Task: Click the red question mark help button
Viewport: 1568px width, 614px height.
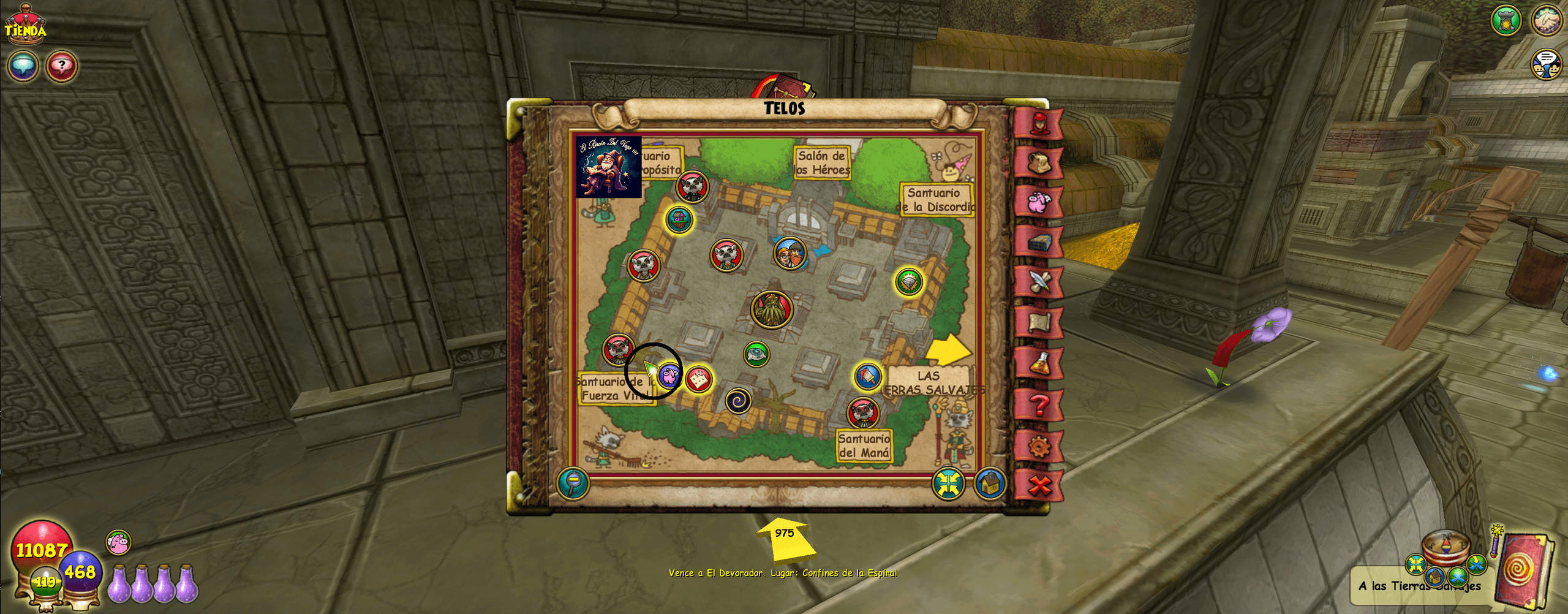Action: pyautogui.click(x=61, y=66)
